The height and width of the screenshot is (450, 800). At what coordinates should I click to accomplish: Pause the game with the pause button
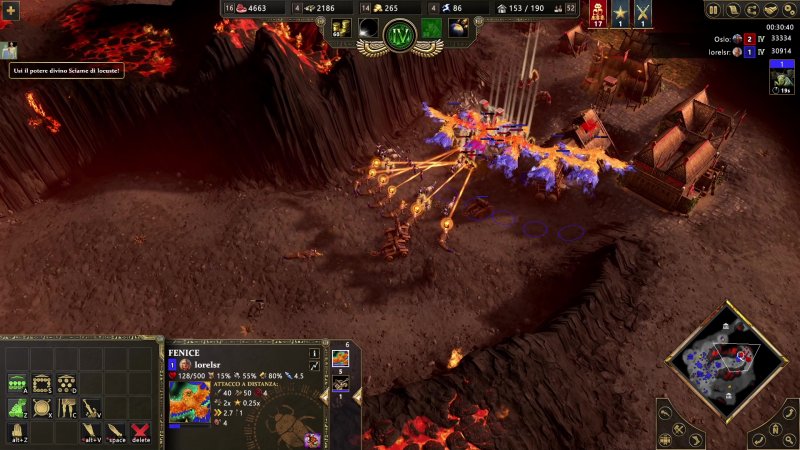click(x=713, y=10)
